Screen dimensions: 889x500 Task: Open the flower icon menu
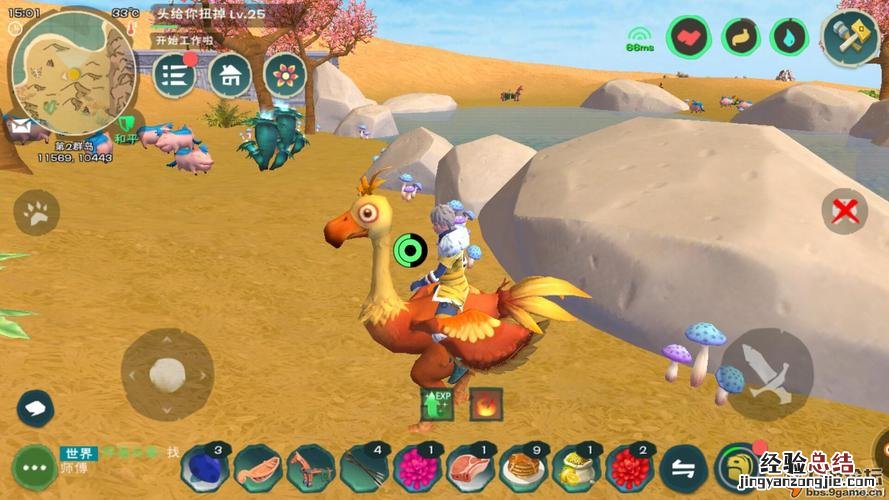285,75
